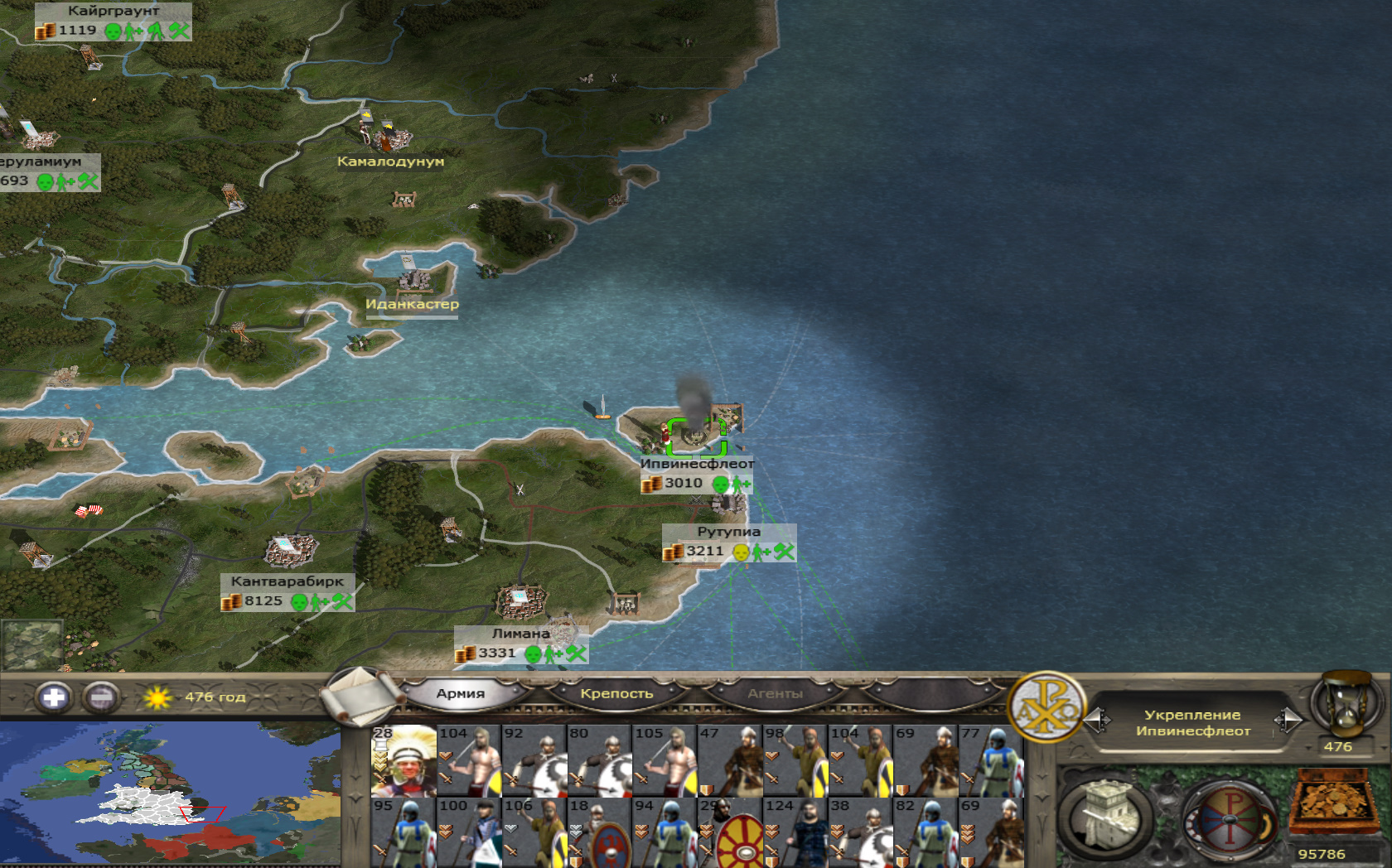Image resolution: width=1392 pixels, height=868 pixels.
Task: Open the scroll messages icon
Action: click(360, 695)
